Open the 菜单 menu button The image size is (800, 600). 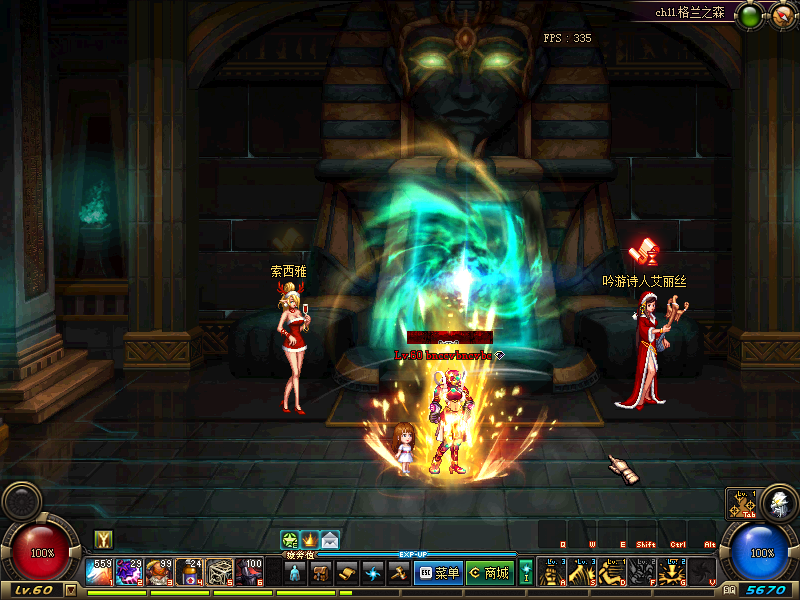pyautogui.click(x=437, y=573)
